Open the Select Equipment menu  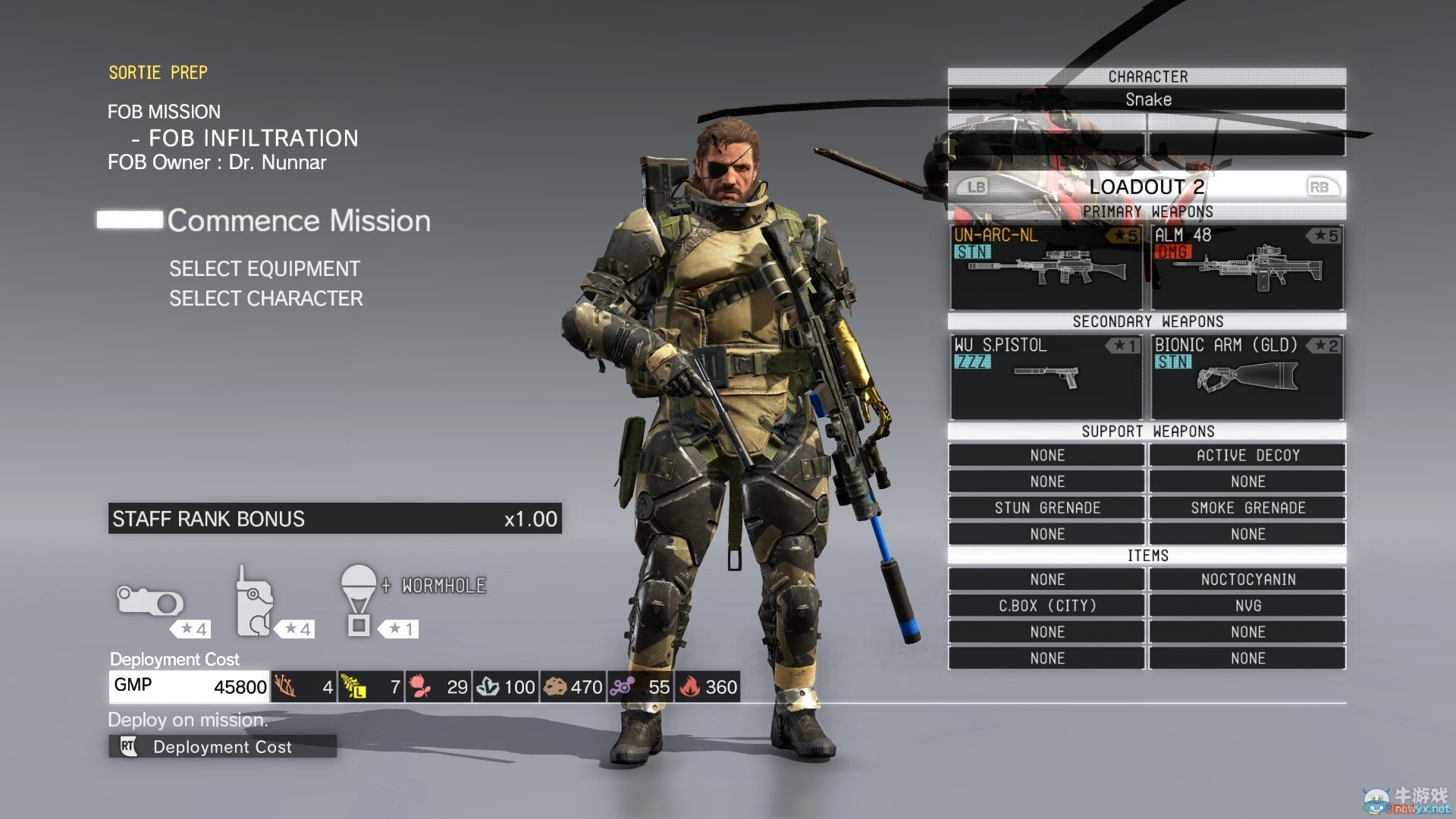(x=265, y=268)
